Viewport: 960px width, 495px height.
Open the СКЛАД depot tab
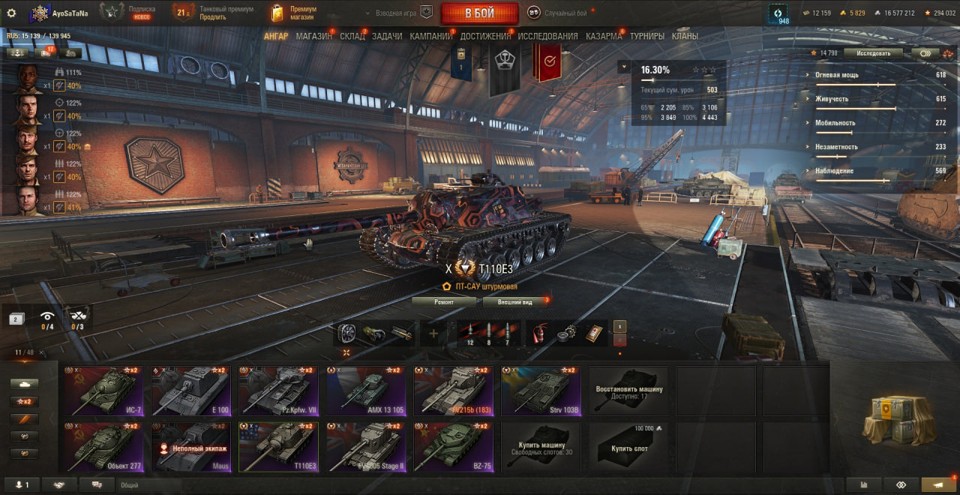[x=352, y=36]
